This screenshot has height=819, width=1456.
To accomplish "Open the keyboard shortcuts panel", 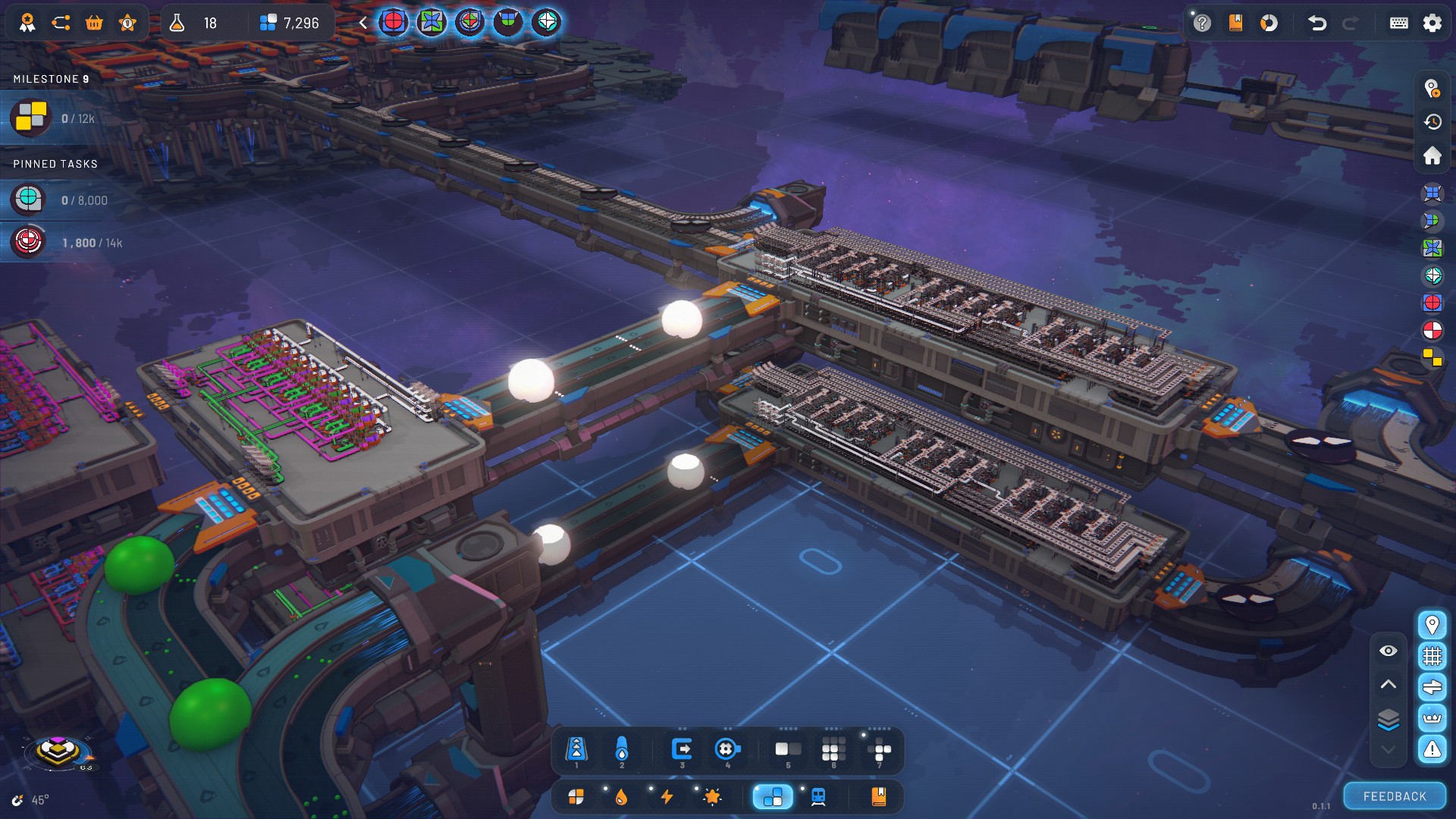I will click(1398, 23).
